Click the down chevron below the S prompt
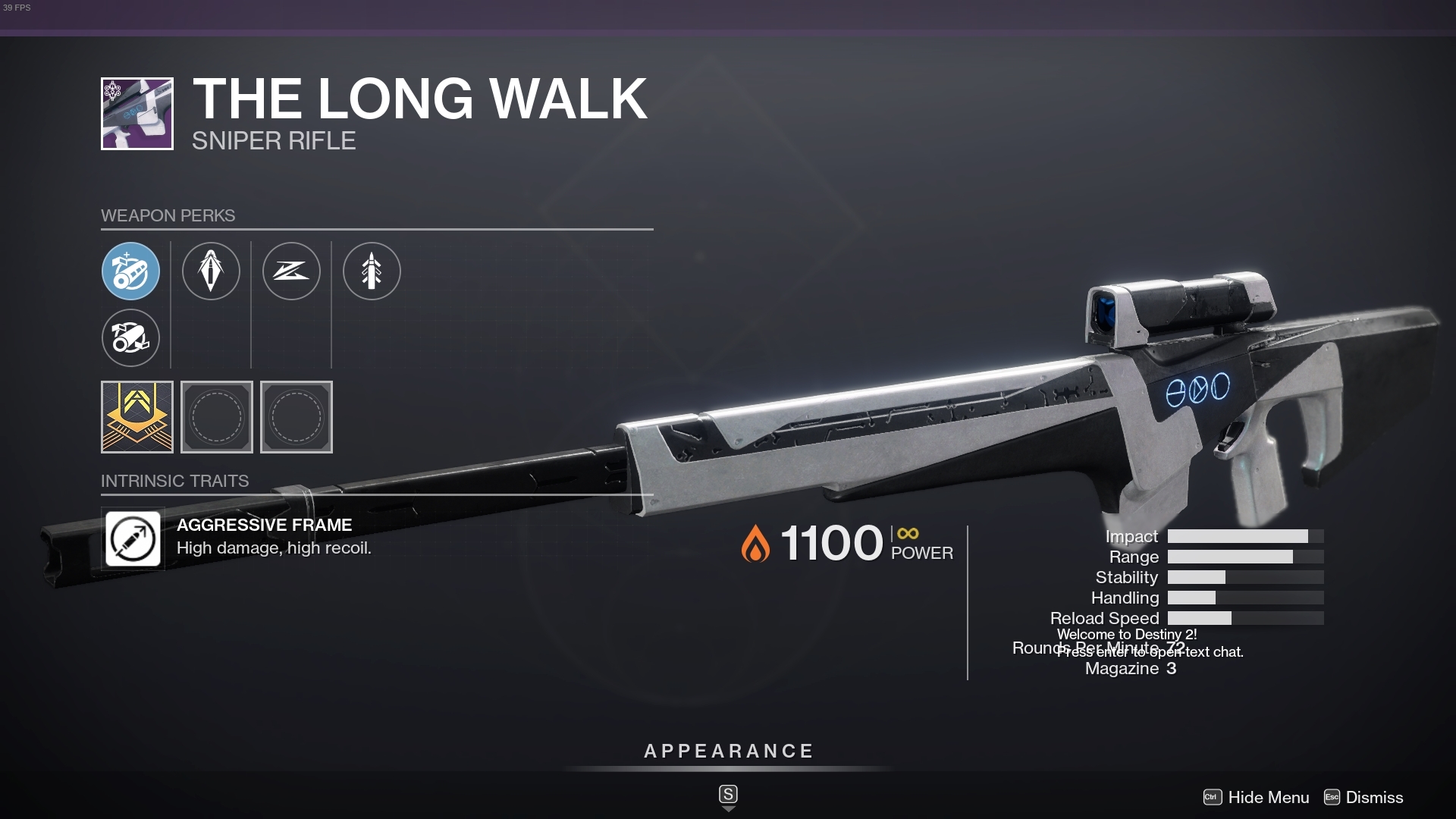This screenshot has height=819, width=1456. click(x=728, y=808)
